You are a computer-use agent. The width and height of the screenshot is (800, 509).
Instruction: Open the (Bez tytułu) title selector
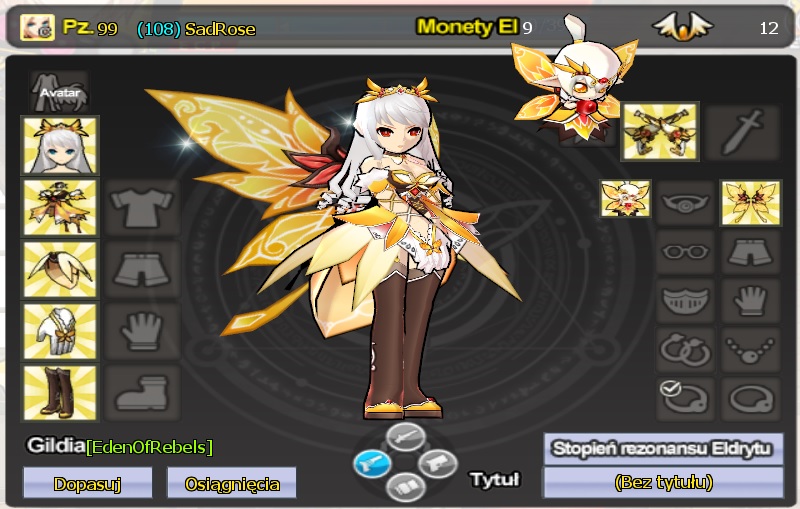coord(663,482)
